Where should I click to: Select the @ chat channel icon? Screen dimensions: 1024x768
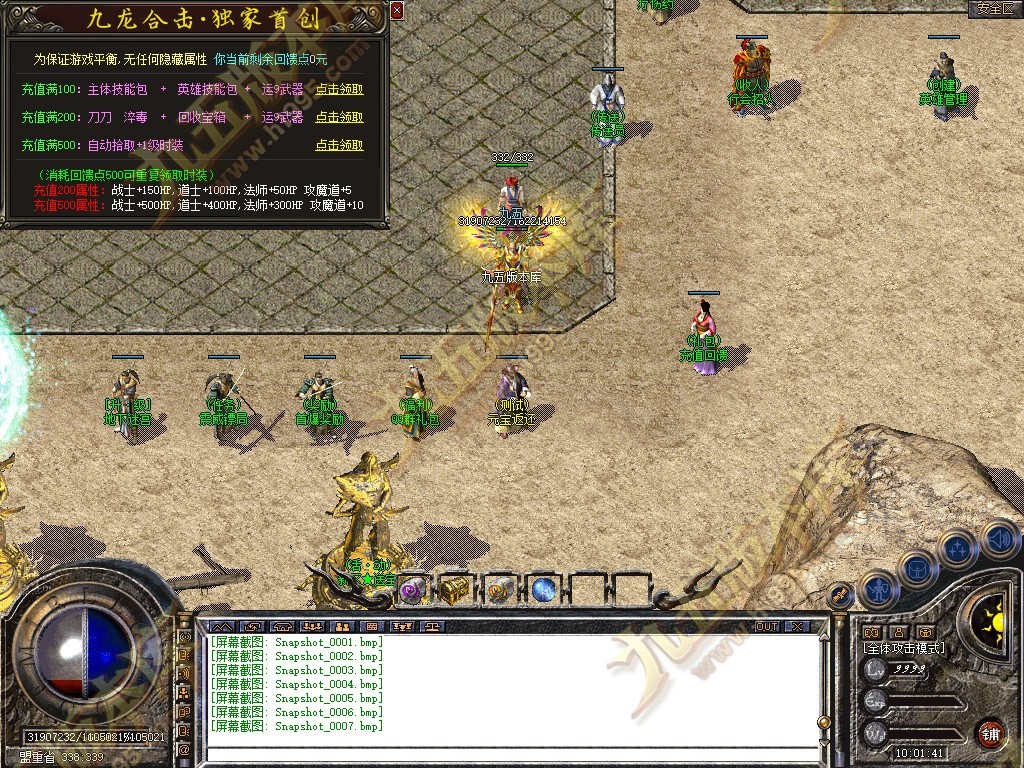185,749
